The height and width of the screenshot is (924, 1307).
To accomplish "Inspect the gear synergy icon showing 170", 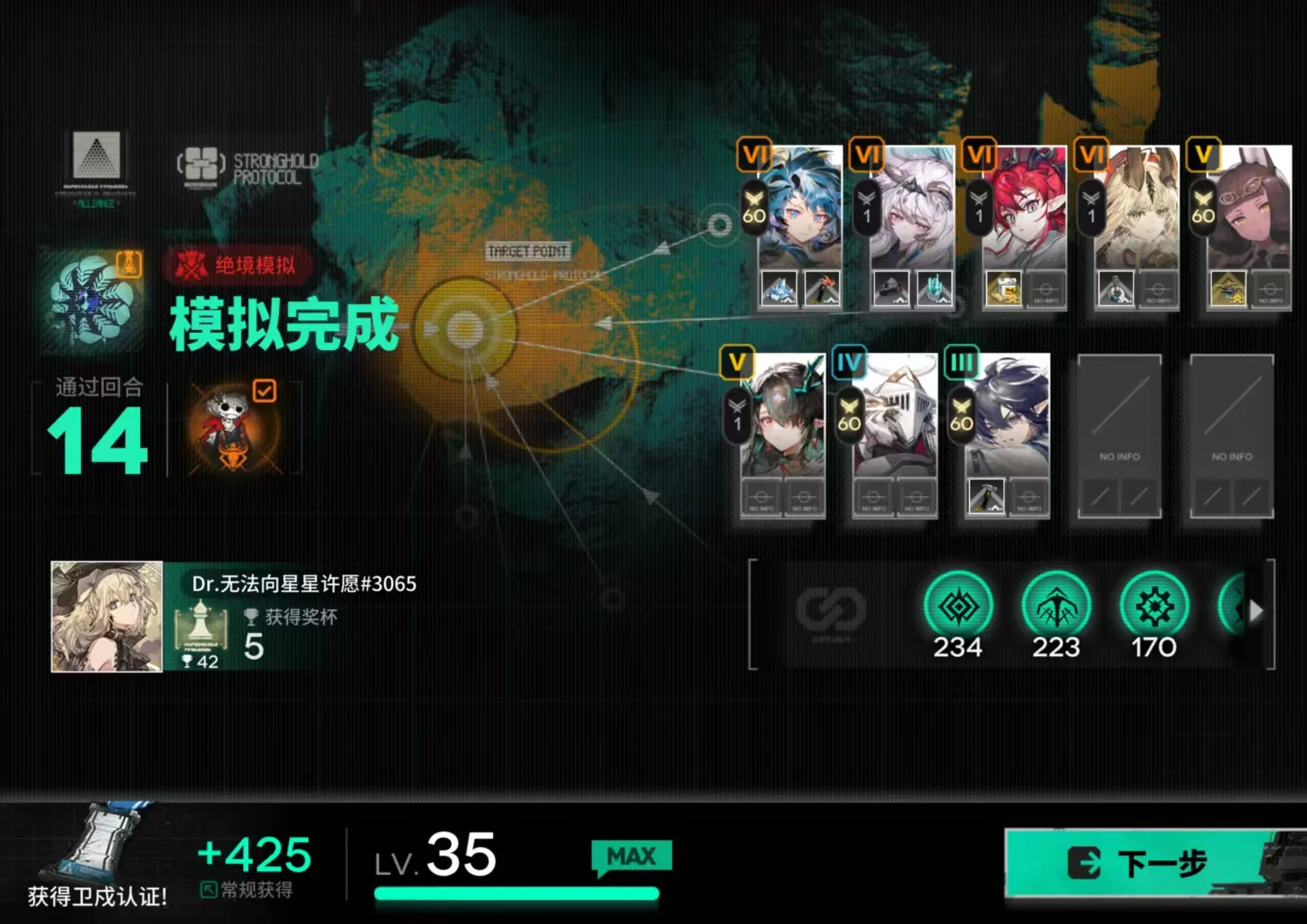I will [x=1154, y=607].
